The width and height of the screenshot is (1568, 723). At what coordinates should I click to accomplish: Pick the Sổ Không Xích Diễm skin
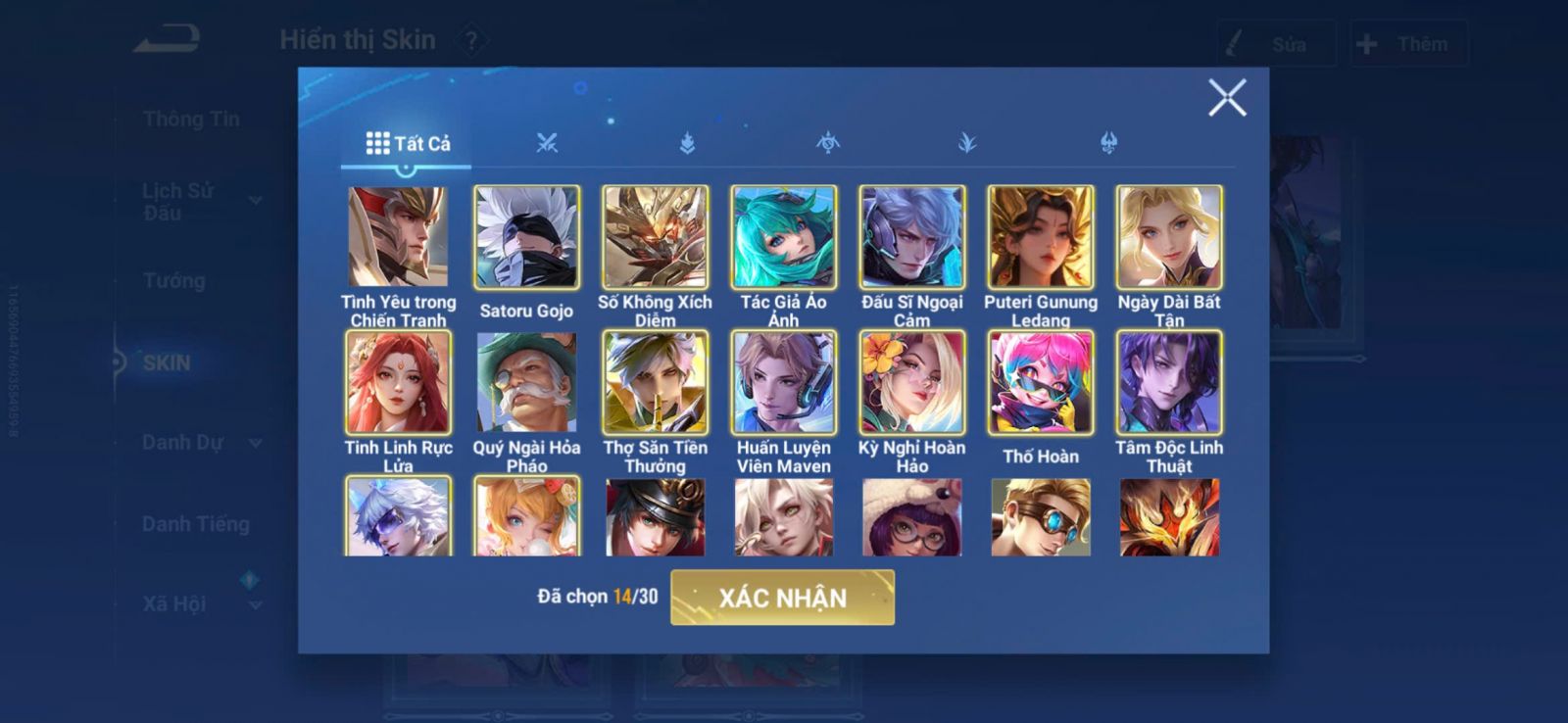(655, 237)
